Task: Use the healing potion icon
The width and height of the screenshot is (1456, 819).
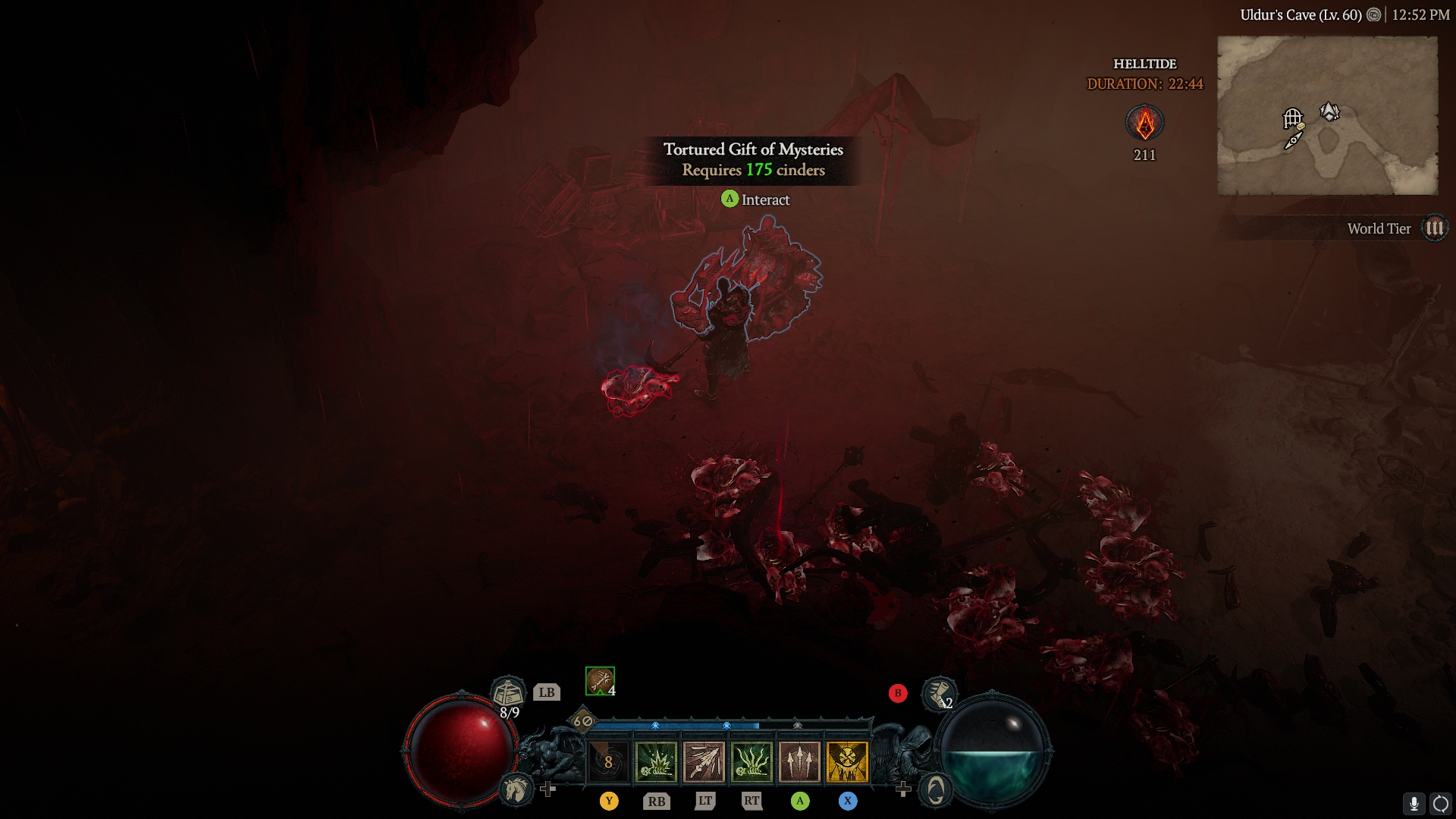Action: tap(508, 692)
